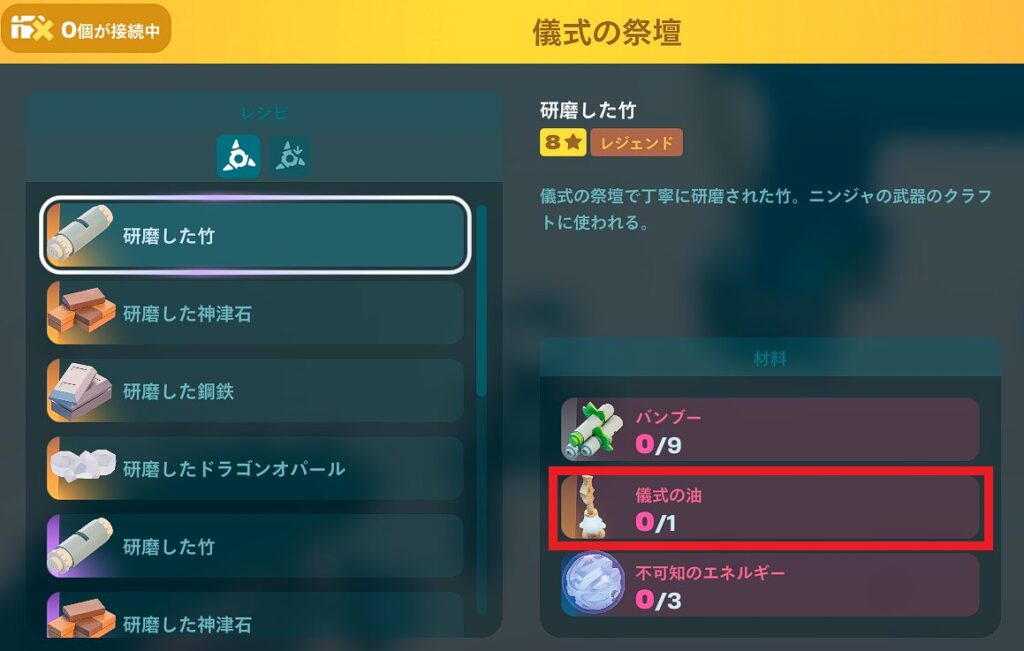This screenshot has width=1024, height=651.
Task: Switch to the shuriken tab with down arrow
Action: 290,156
